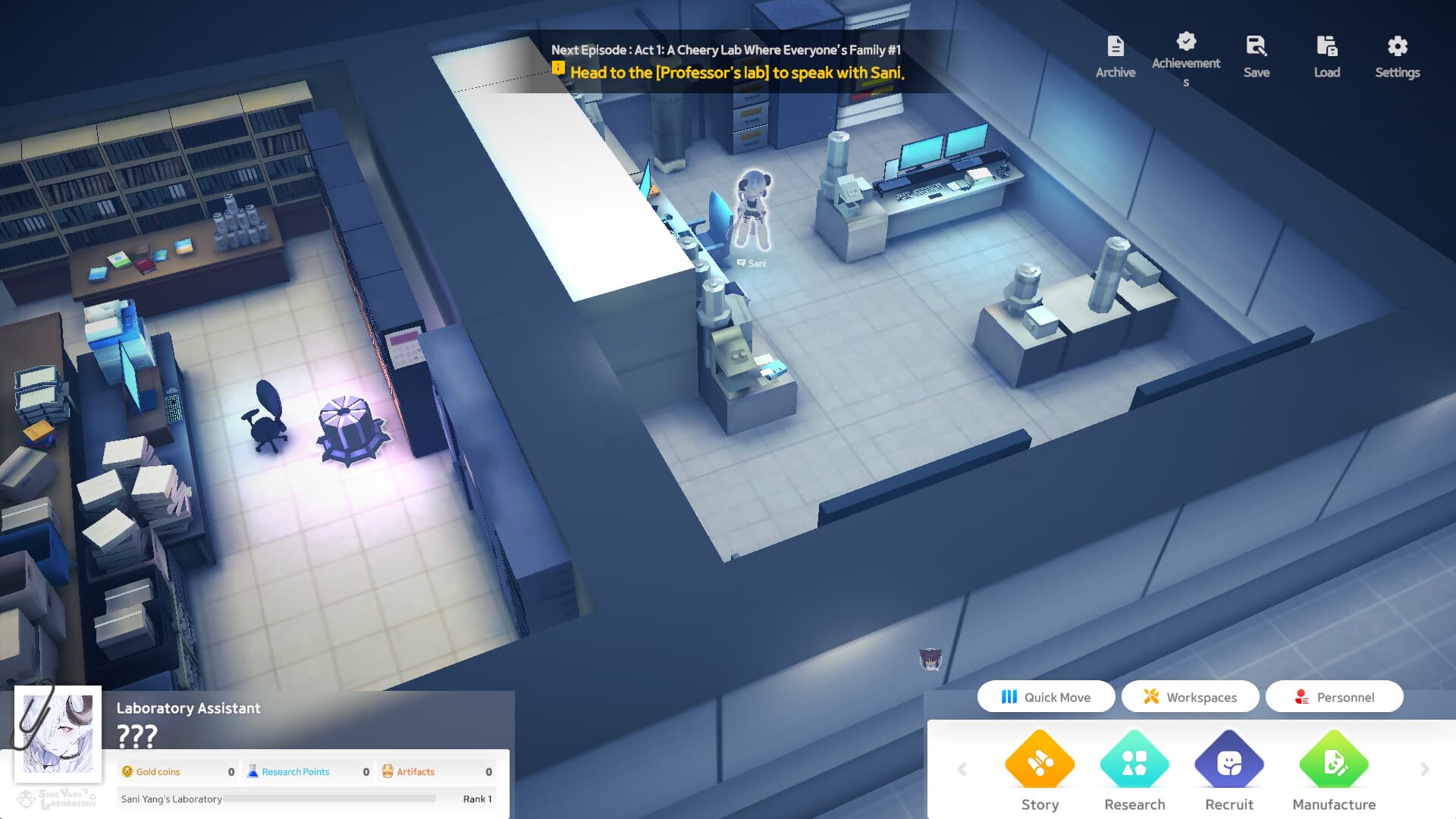Click the Artifacts icon
Image resolution: width=1456 pixels, height=819 pixels.
click(x=388, y=771)
